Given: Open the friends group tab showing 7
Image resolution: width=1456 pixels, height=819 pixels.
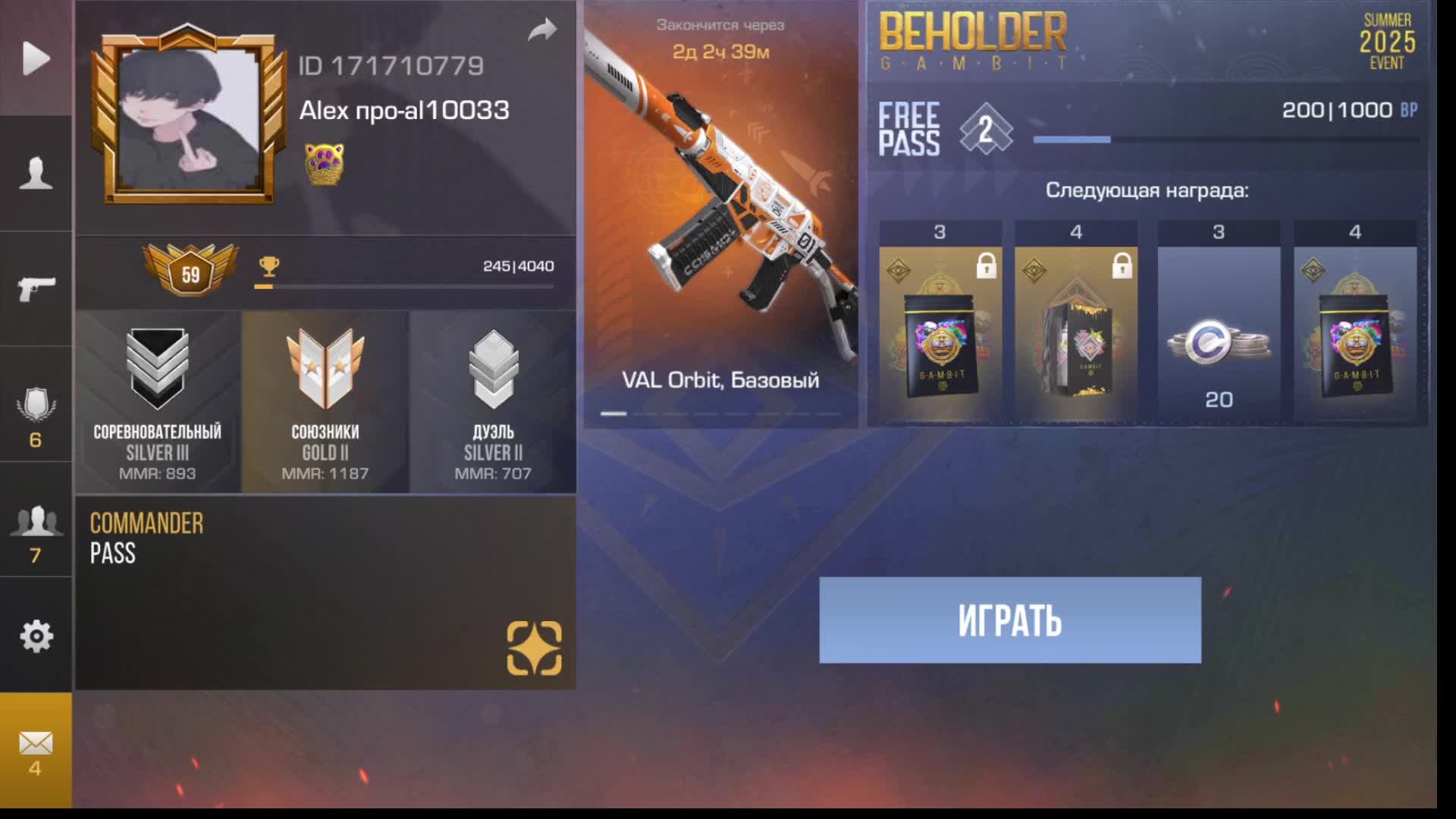Looking at the screenshot, I should coord(36,533).
